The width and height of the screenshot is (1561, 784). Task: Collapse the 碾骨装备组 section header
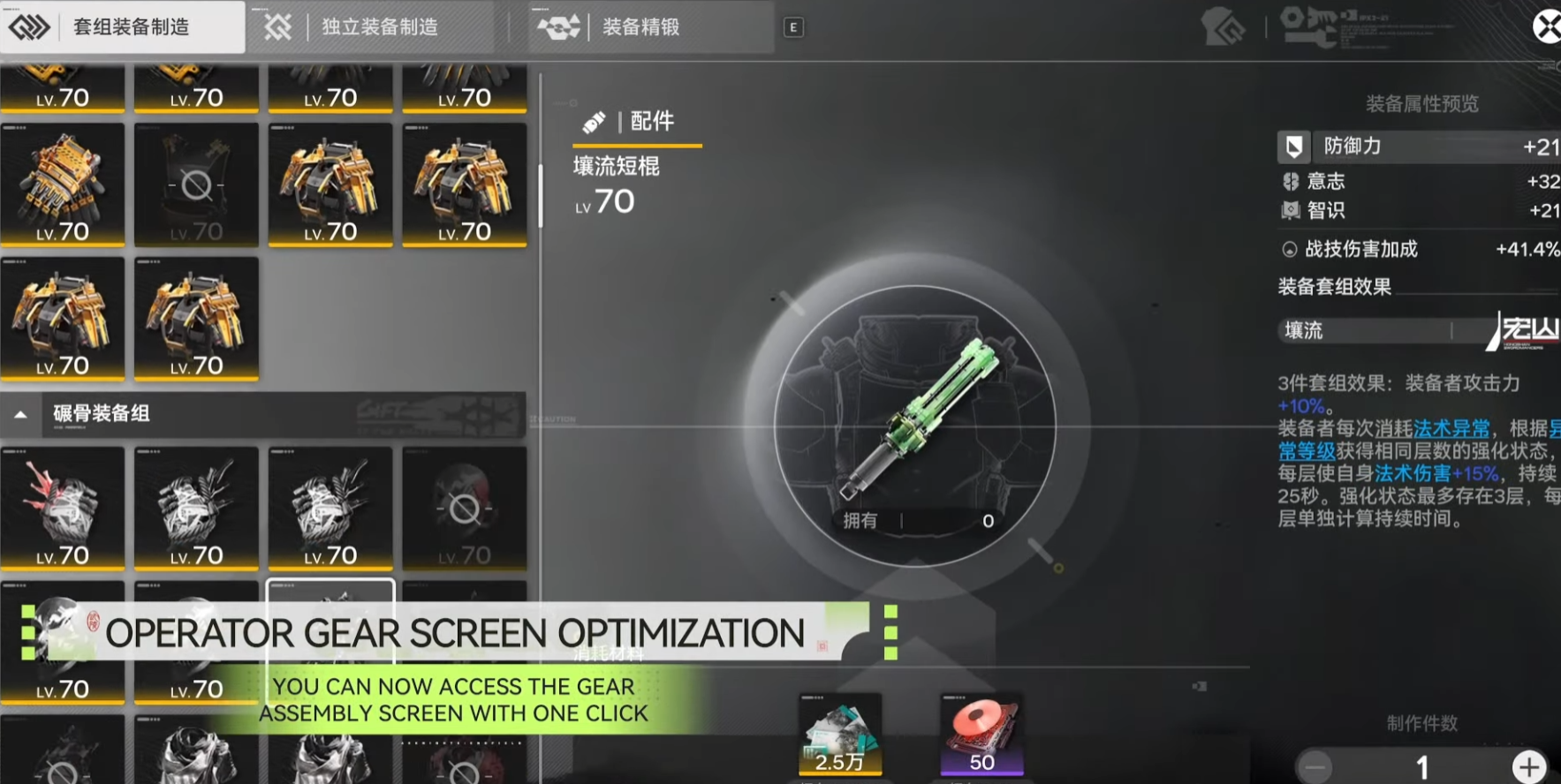pyautogui.click(x=21, y=414)
